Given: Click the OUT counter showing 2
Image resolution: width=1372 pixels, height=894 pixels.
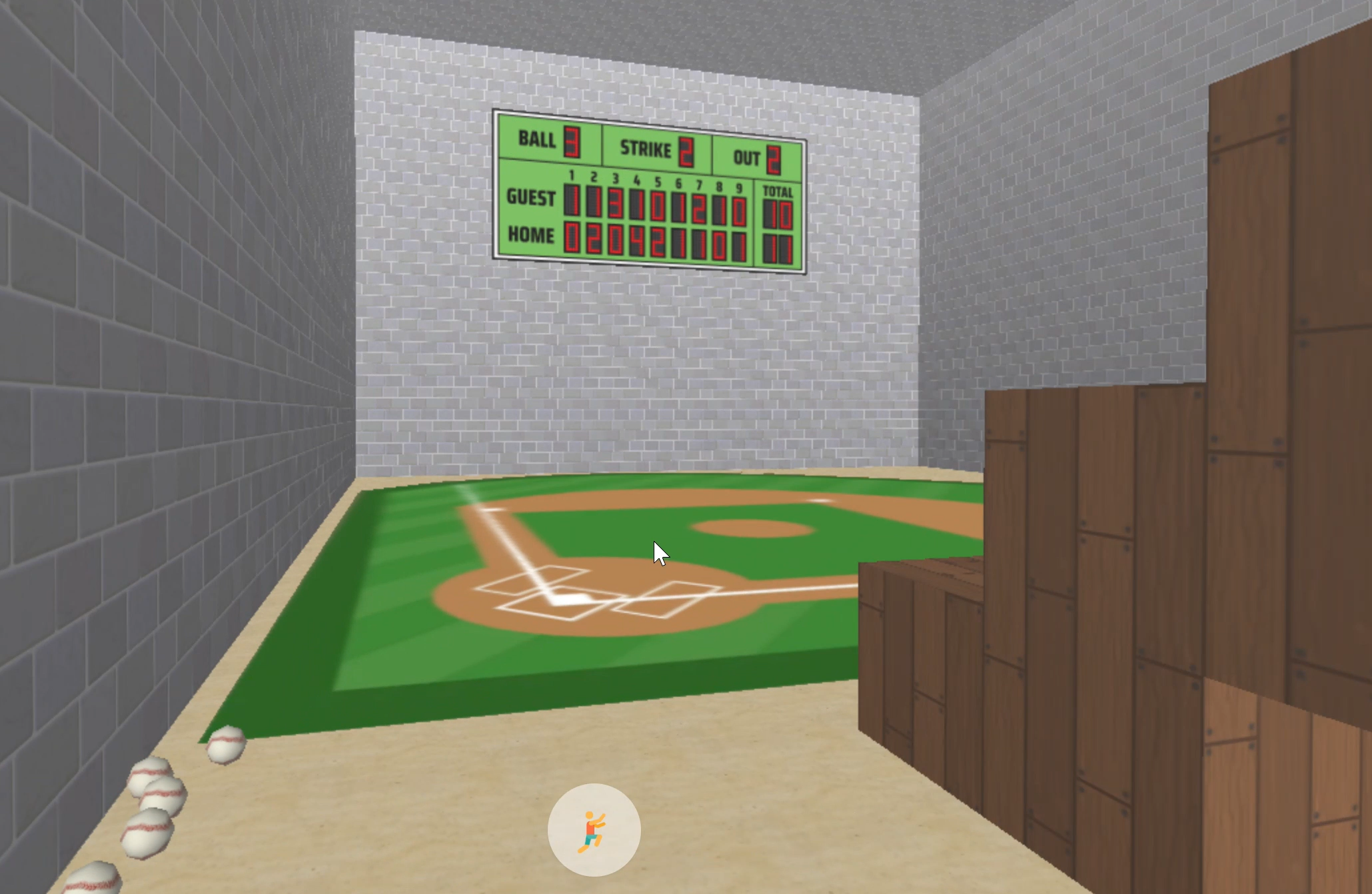Looking at the screenshot, I should (774, 158).
